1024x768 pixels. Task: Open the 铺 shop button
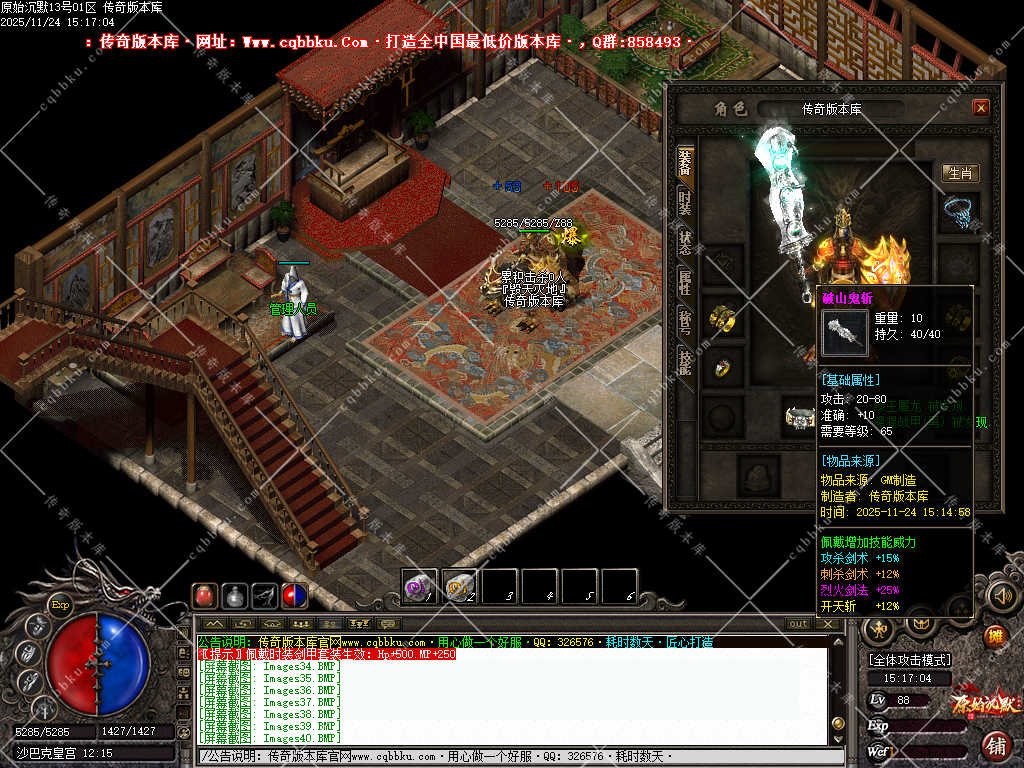(995, 745)
